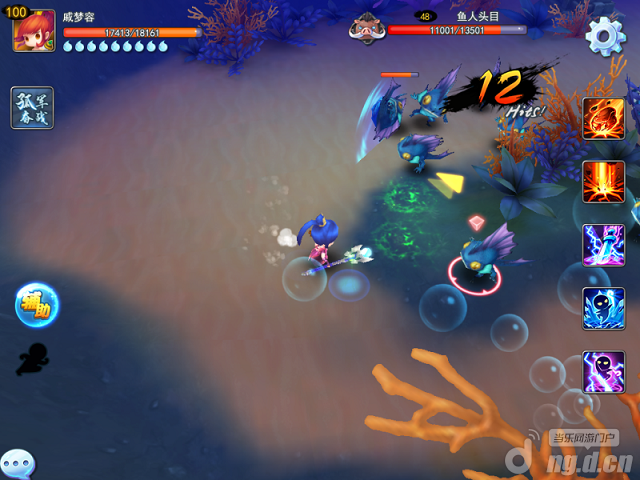Activate the blue 辅助 assist orb
Screen dimensions: 640x480
tap(37, 305)
